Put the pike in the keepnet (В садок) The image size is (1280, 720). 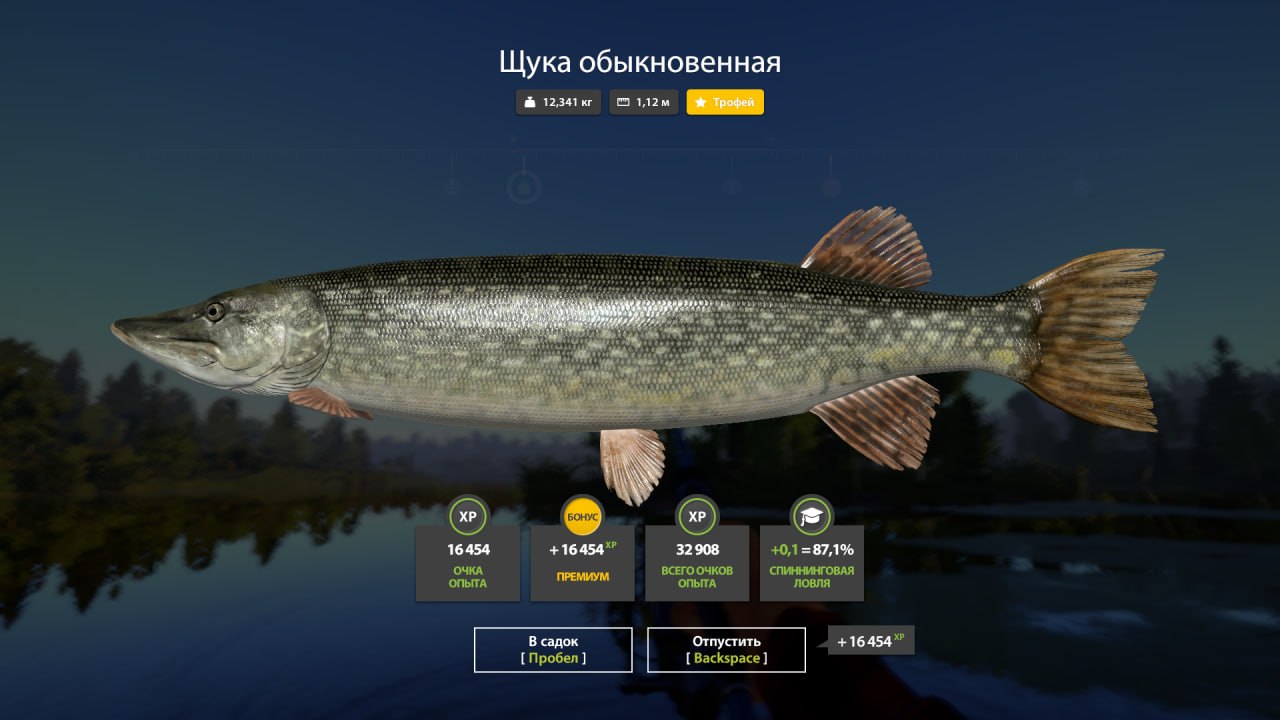(553, 649)
